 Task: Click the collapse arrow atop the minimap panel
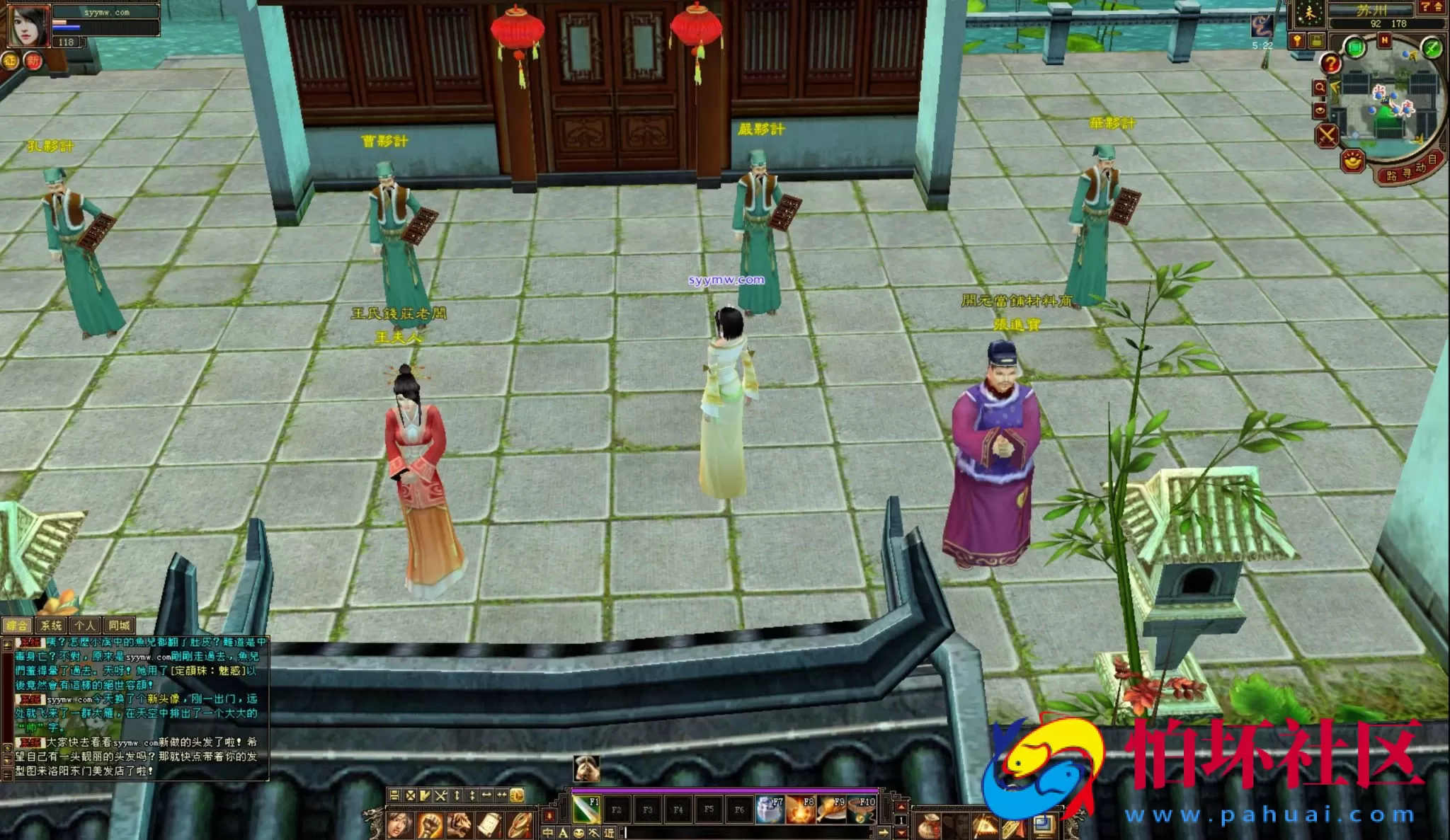tap(1439, 8)
